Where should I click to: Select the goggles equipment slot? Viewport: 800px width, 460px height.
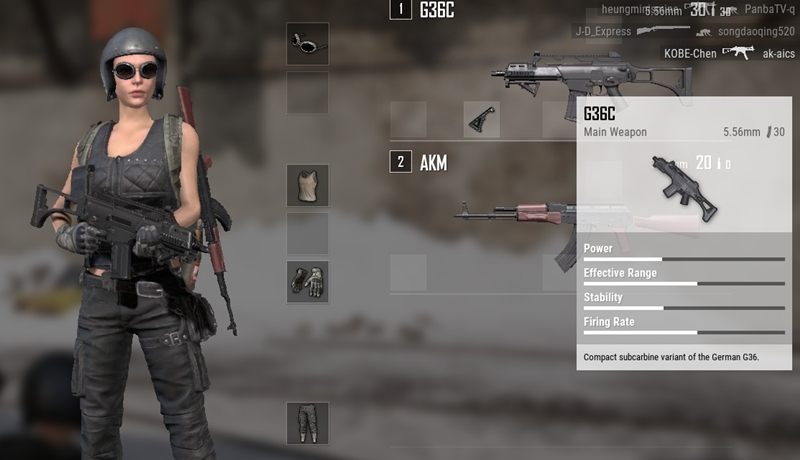click(307, 44)
